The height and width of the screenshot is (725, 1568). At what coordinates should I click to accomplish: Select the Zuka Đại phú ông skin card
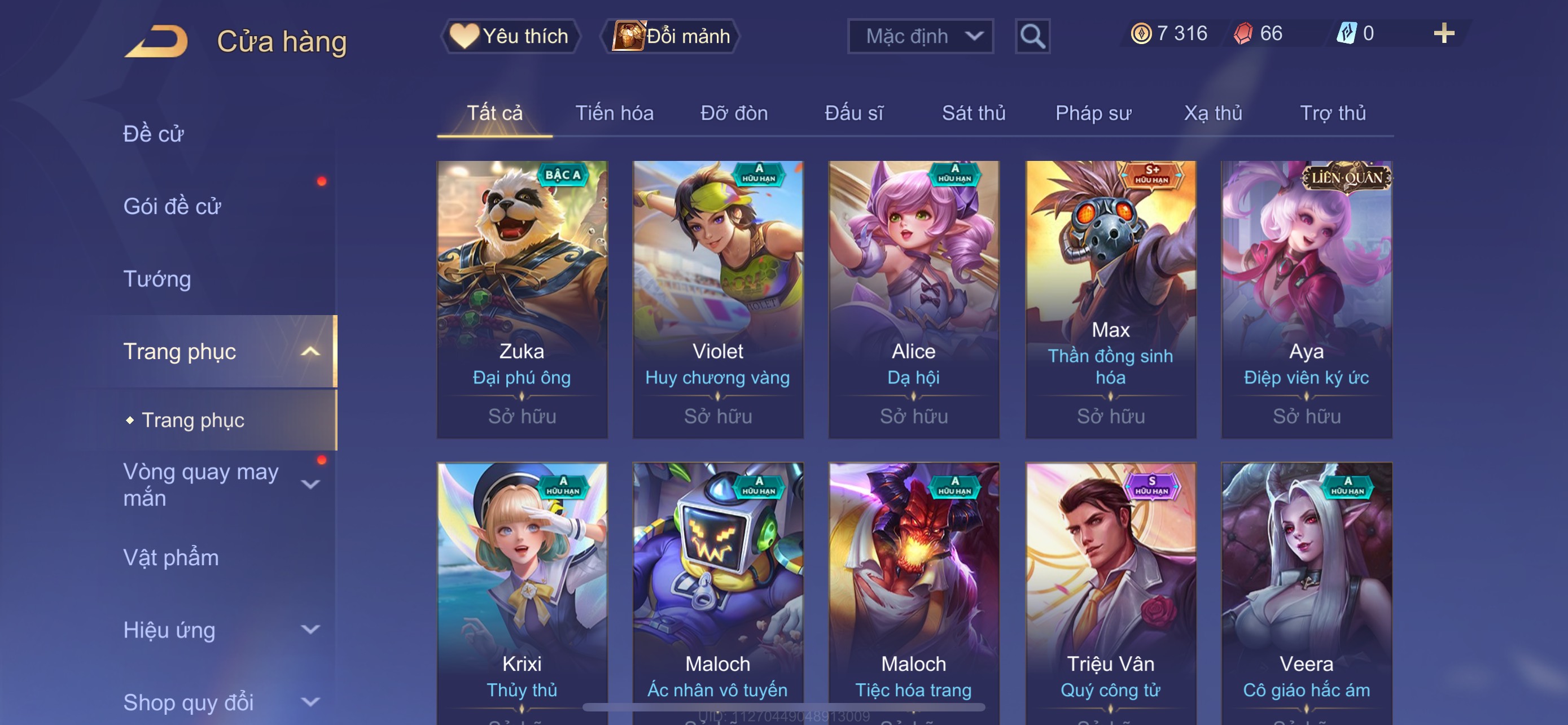coord(522,298)
